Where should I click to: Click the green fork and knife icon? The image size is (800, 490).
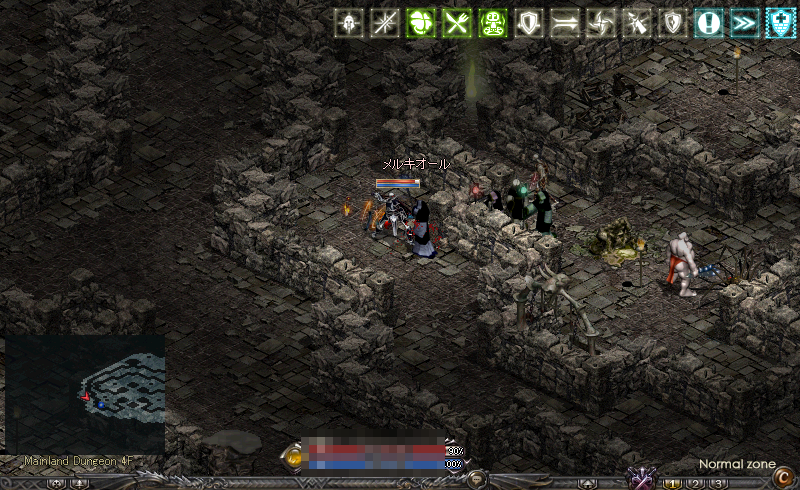(x=456, y=23)
